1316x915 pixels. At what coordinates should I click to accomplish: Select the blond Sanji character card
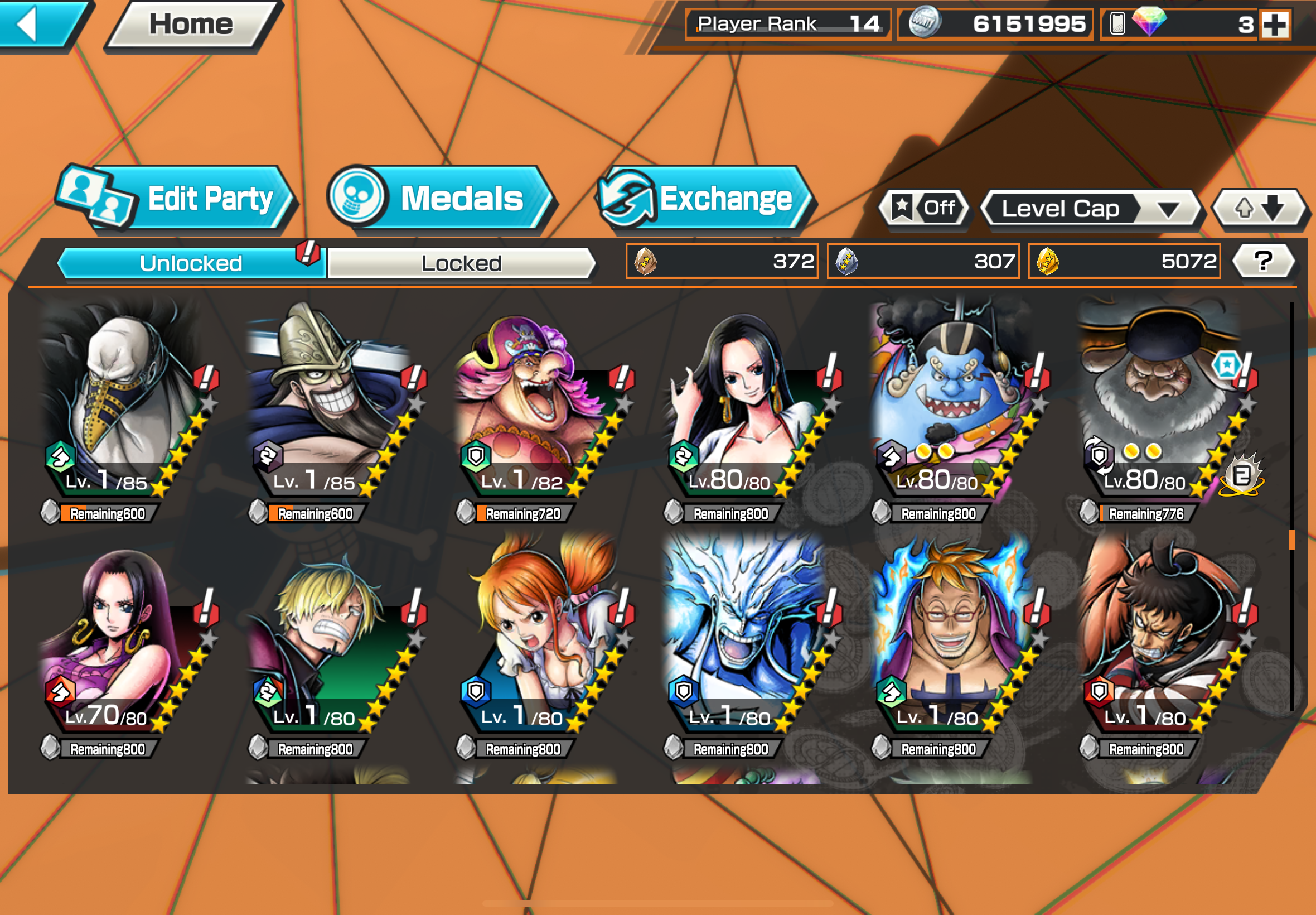point(323,637)
